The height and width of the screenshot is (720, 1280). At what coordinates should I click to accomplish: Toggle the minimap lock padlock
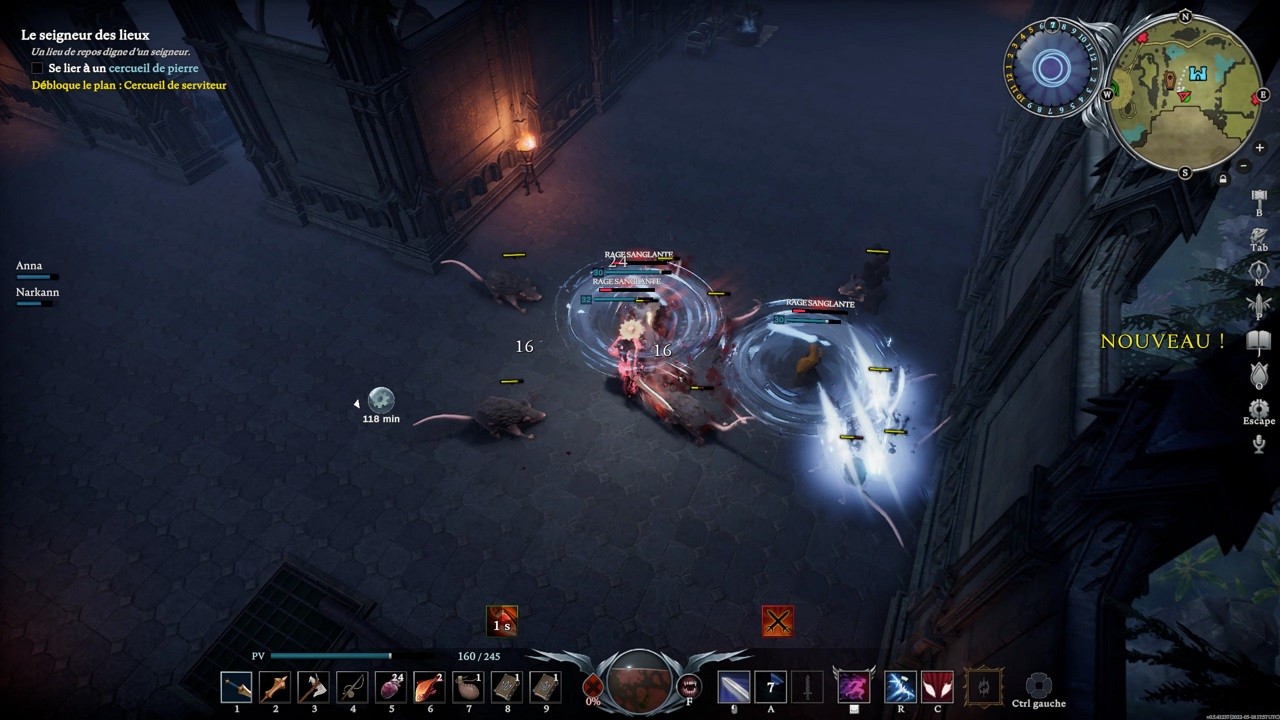[x=1224, y=176]
